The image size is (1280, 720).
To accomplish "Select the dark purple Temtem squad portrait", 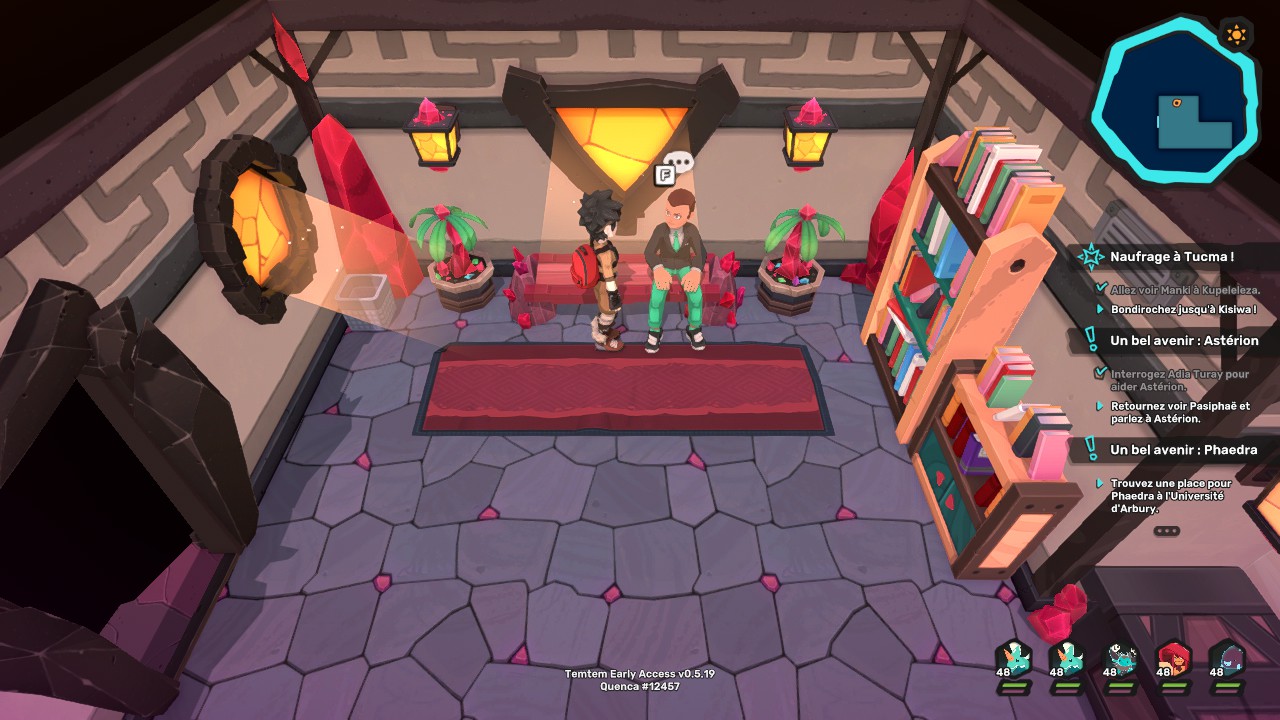I will pos(1226,660).
